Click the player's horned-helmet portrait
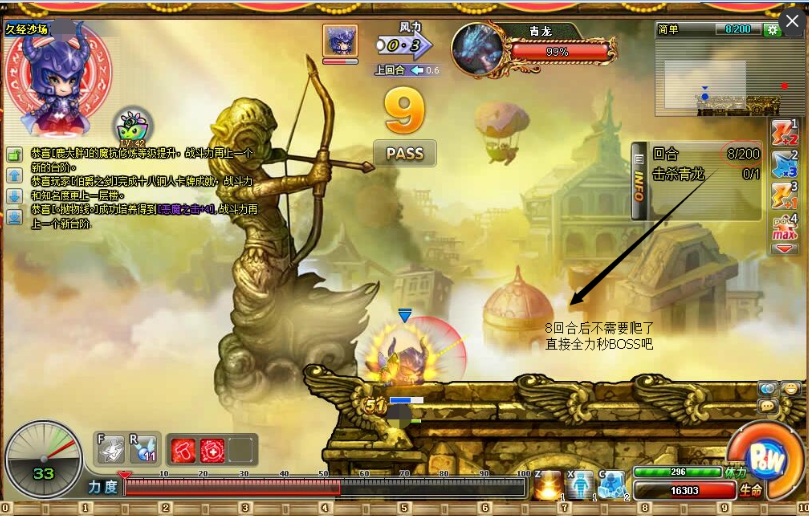 pyautogui.click(x=55, y=78)
